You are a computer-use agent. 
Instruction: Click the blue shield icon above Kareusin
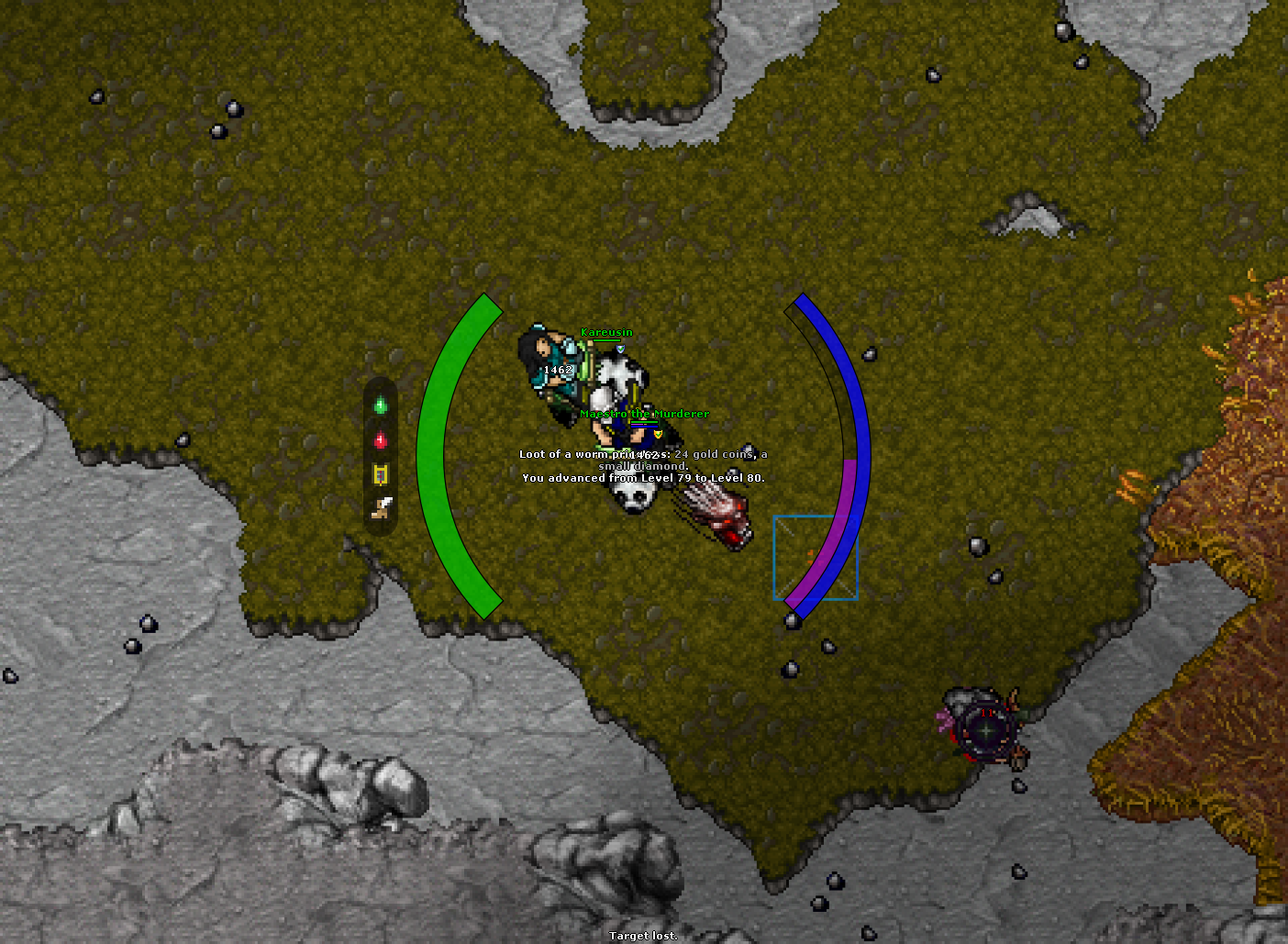tap(620, 349)
